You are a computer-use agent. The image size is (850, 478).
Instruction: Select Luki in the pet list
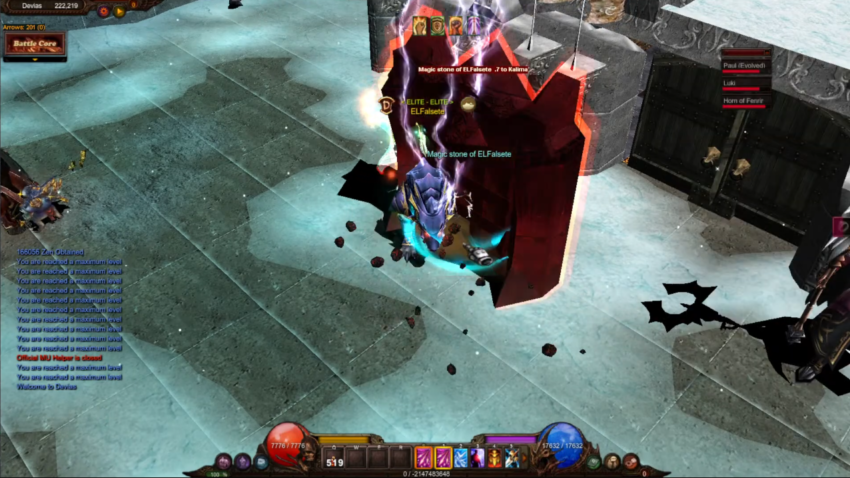[x=744, y=84]
